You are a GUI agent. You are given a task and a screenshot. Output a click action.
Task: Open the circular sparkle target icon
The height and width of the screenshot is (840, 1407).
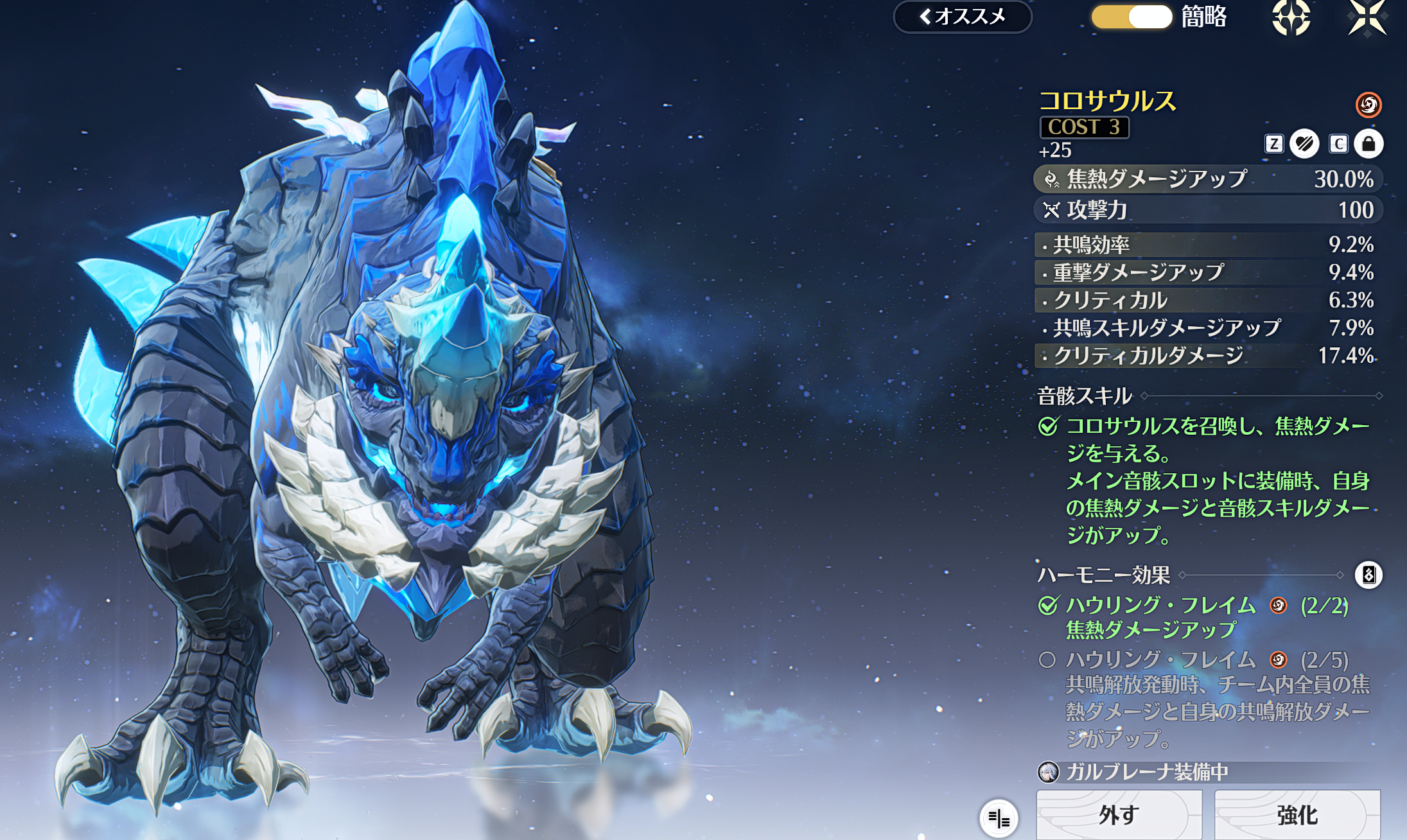[x=1291, y=17]
